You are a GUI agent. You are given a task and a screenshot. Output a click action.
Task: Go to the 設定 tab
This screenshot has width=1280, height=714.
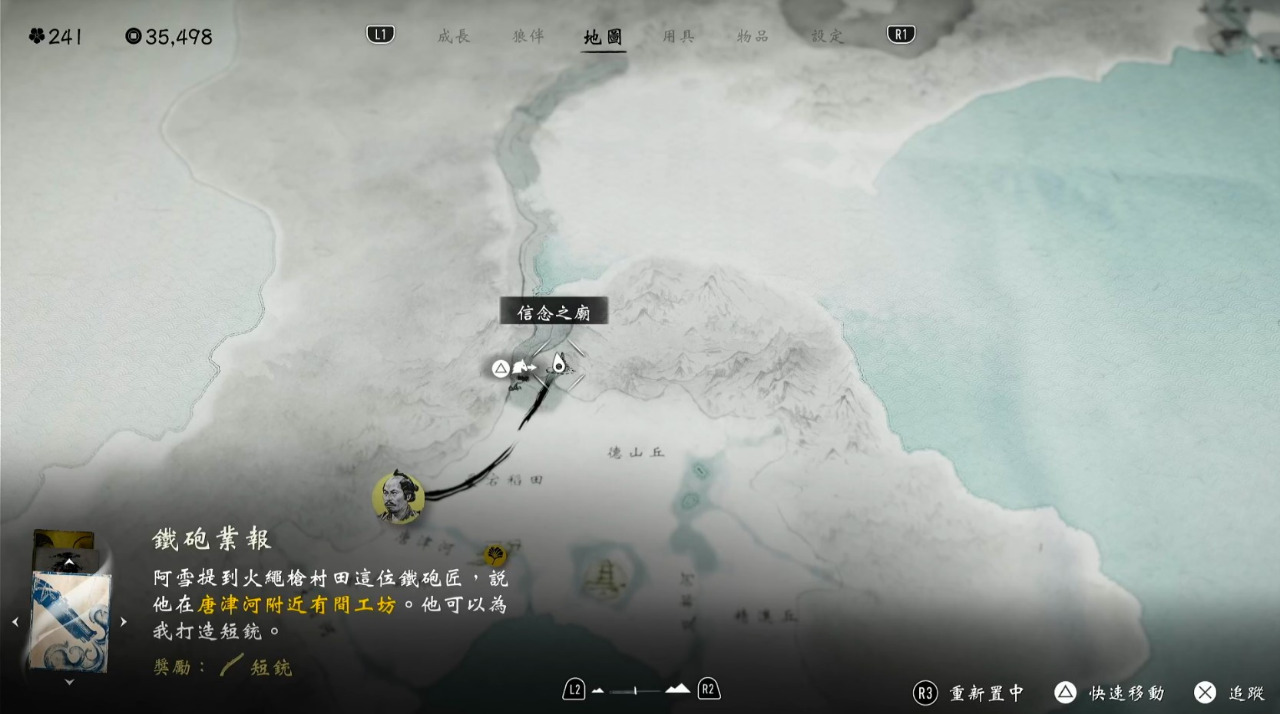pyautogui.click(x=827, y=36)
